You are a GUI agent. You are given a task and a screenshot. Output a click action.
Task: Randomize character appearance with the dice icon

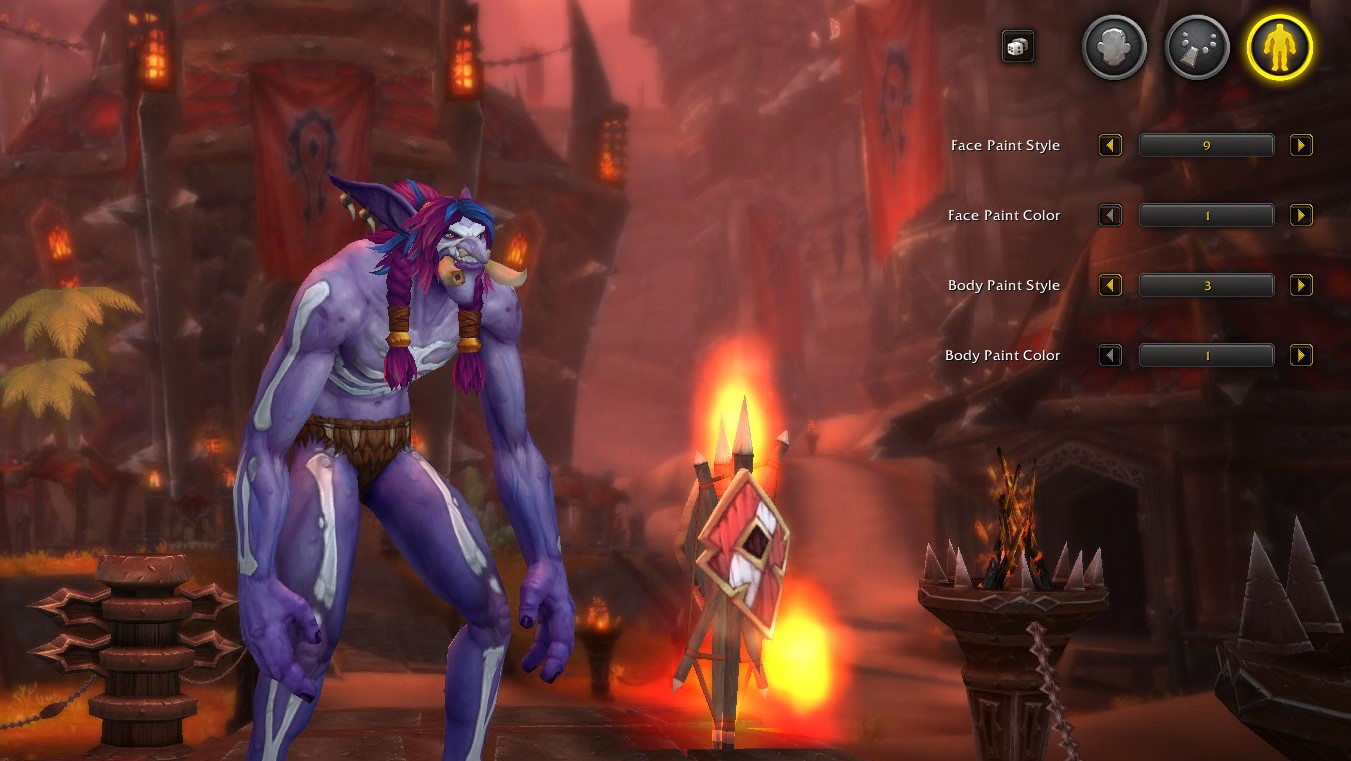pos(1017,46)
